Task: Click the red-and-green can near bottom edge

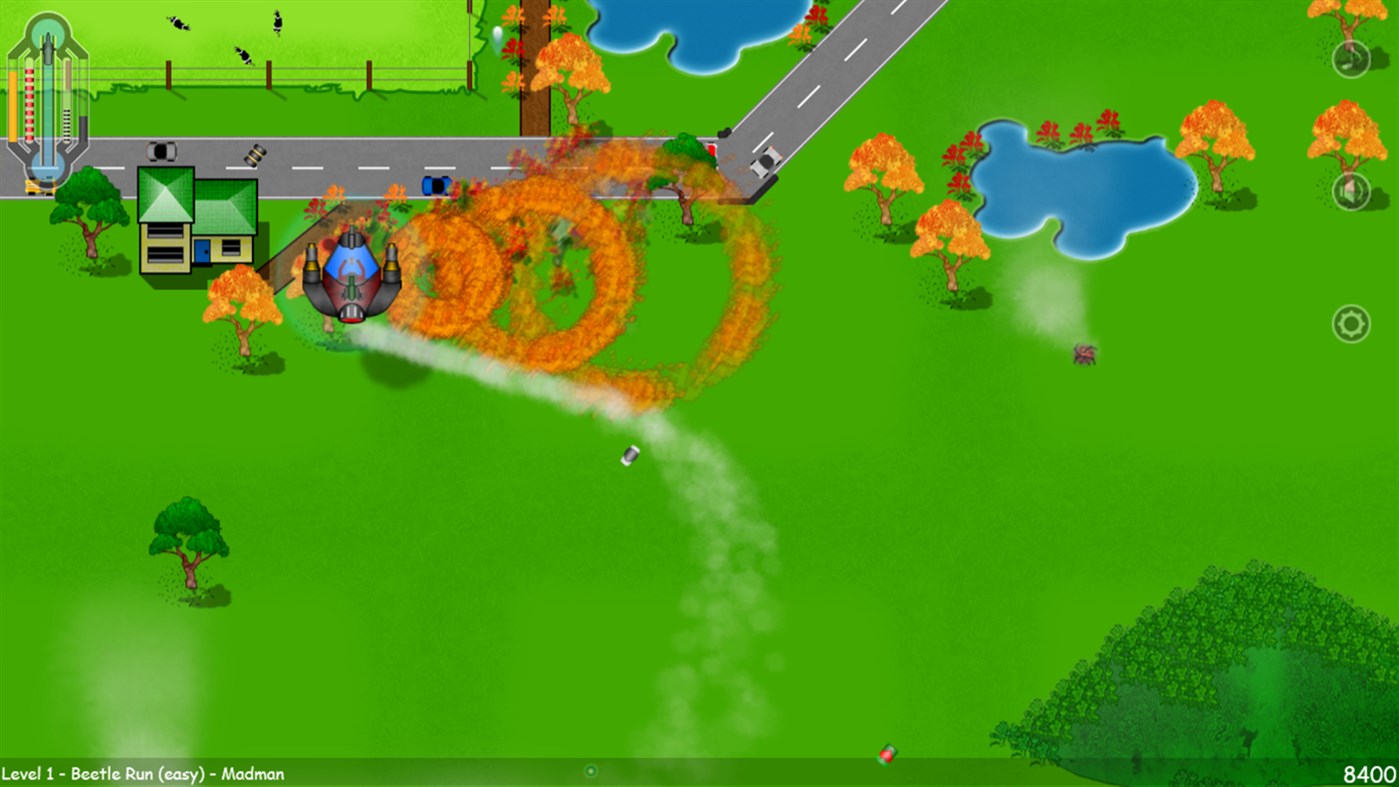Action: [x=888, y=755]
